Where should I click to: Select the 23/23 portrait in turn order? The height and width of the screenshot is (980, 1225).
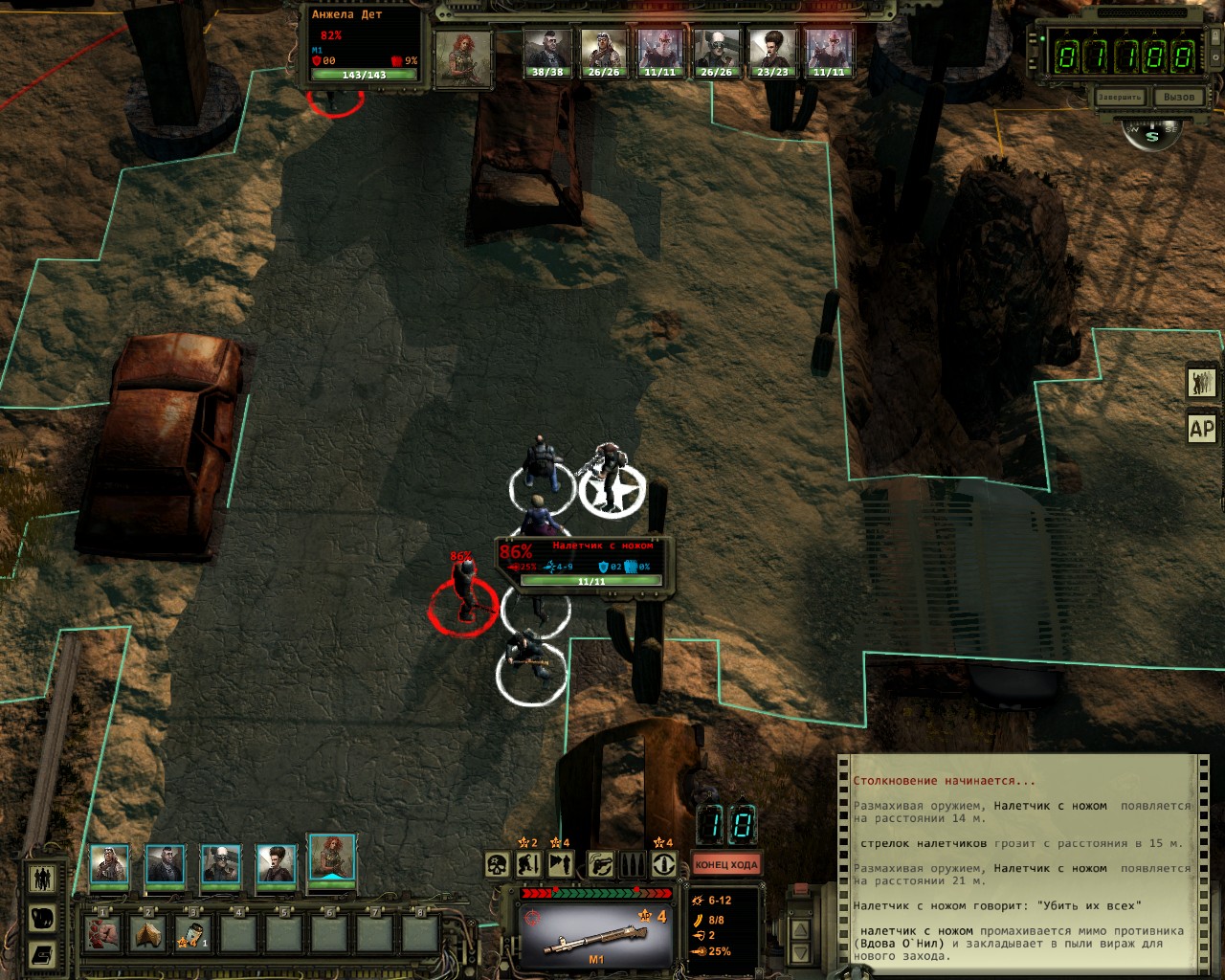tap(772, 54)
